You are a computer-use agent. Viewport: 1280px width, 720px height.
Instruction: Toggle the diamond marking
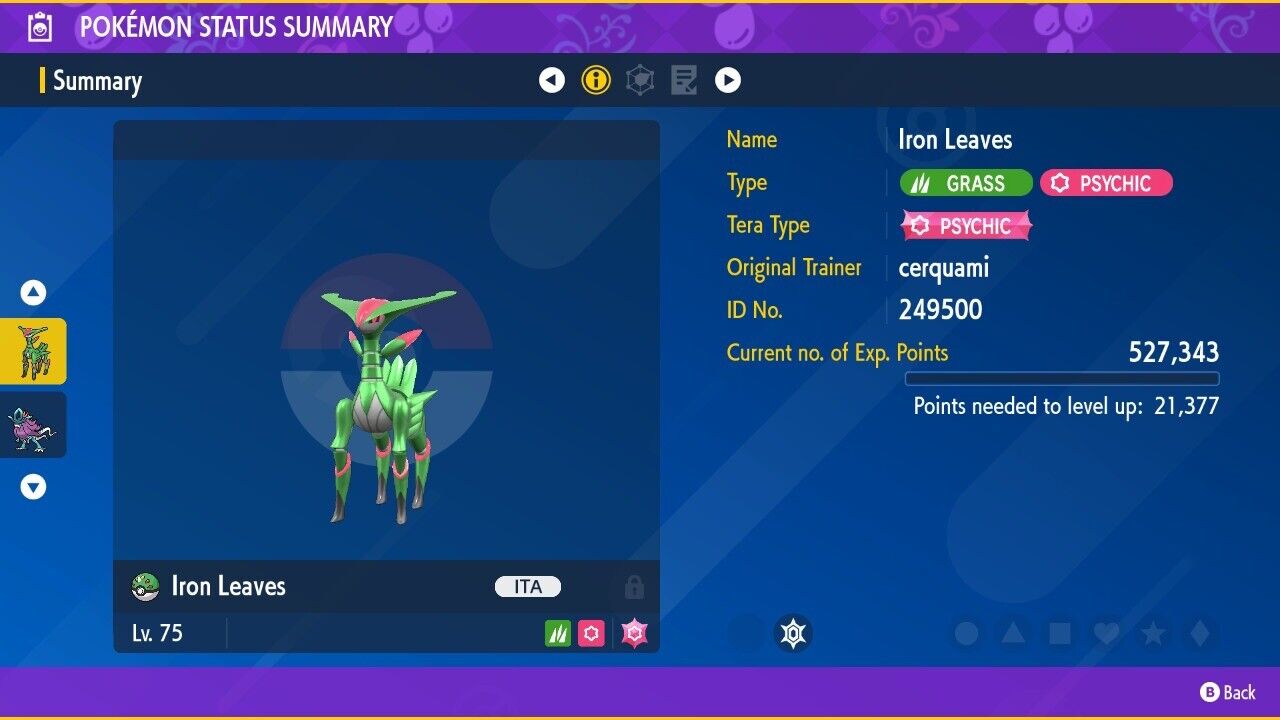pyautogui.click(x=1198, y=633)
